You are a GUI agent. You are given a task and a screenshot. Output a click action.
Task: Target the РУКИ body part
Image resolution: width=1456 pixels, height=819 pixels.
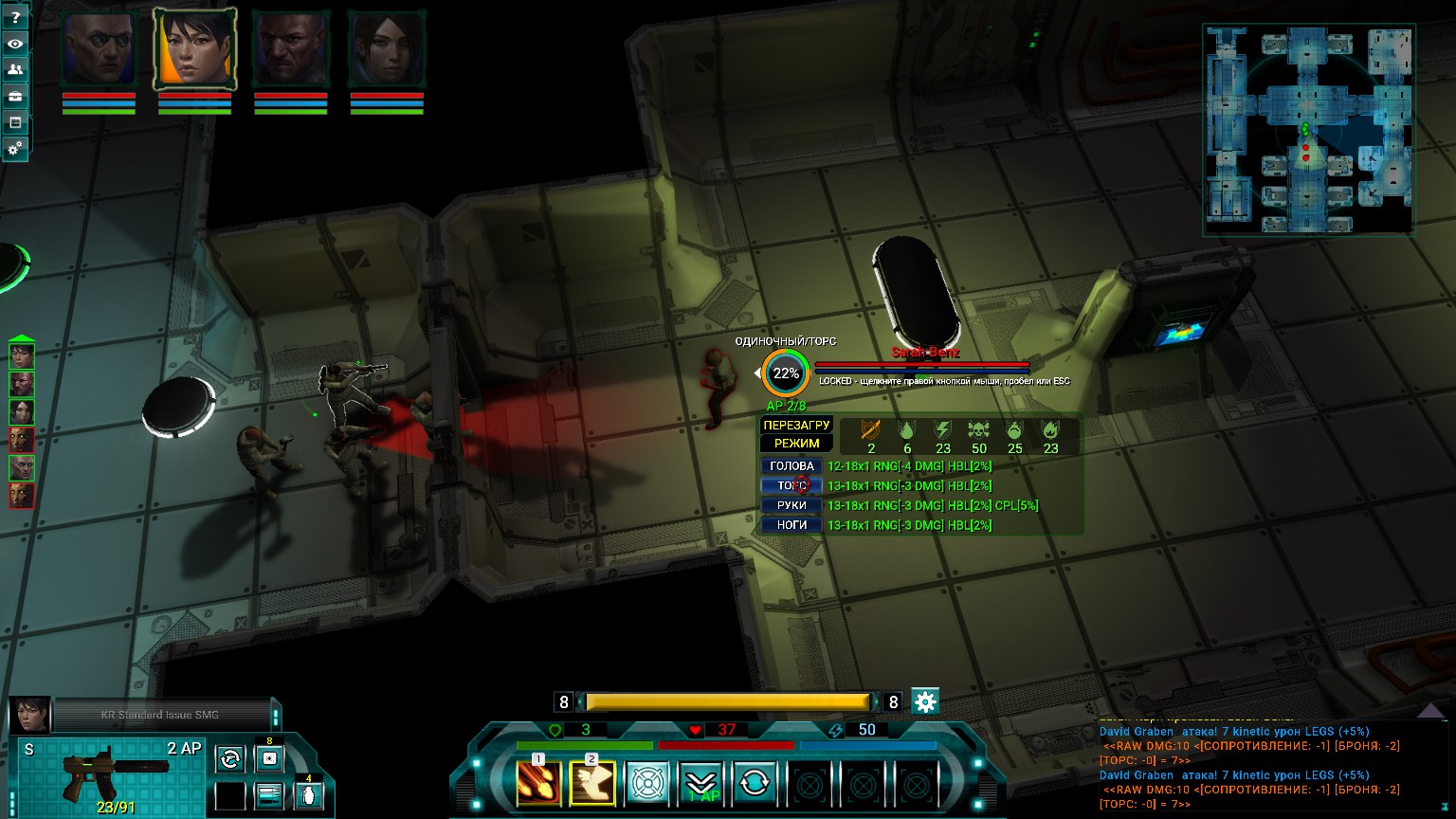pyautogui.click(x=792, y=505)
